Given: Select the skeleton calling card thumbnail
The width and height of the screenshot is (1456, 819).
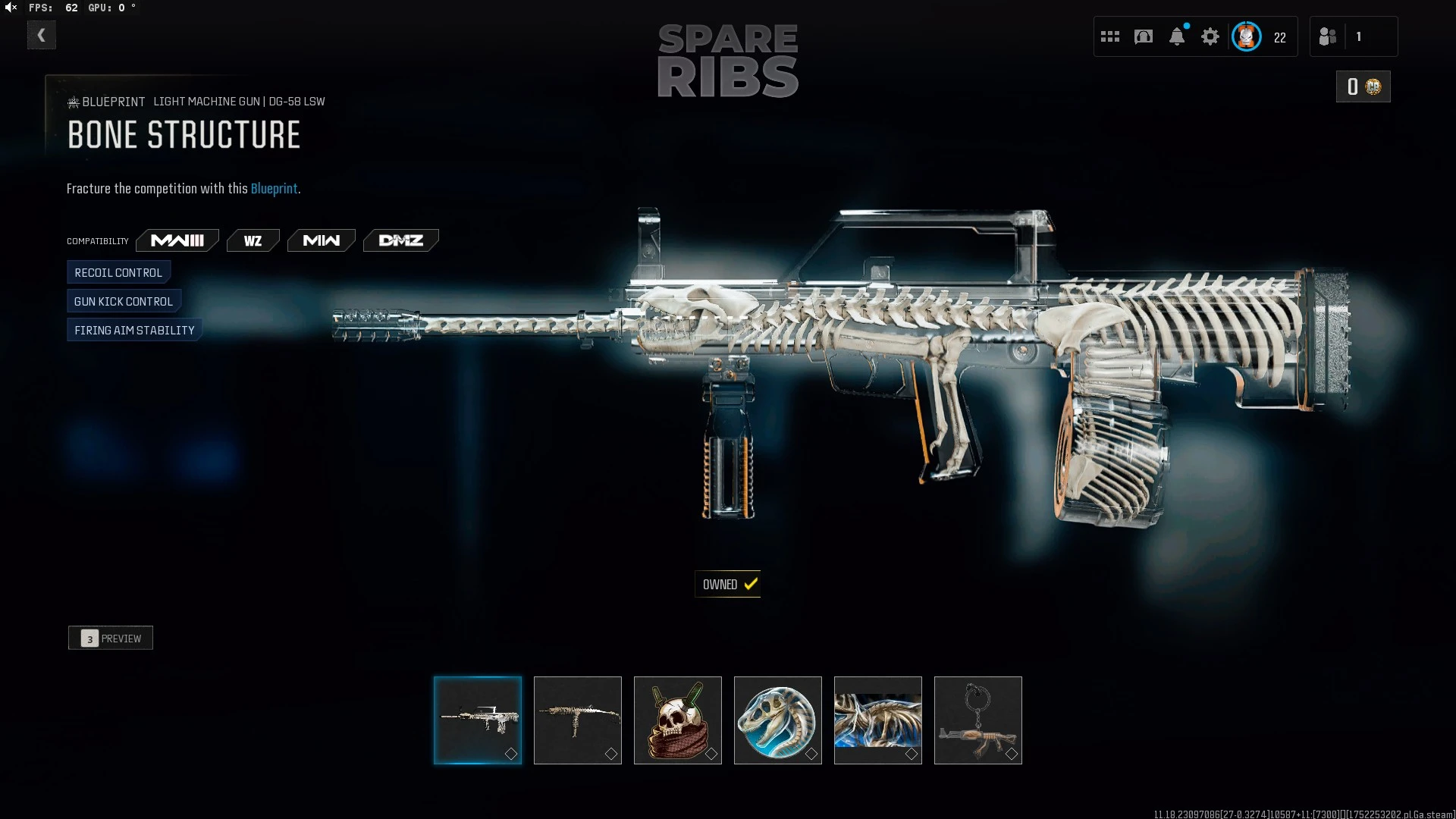Looking at the screenshot, I should point(878,720).
